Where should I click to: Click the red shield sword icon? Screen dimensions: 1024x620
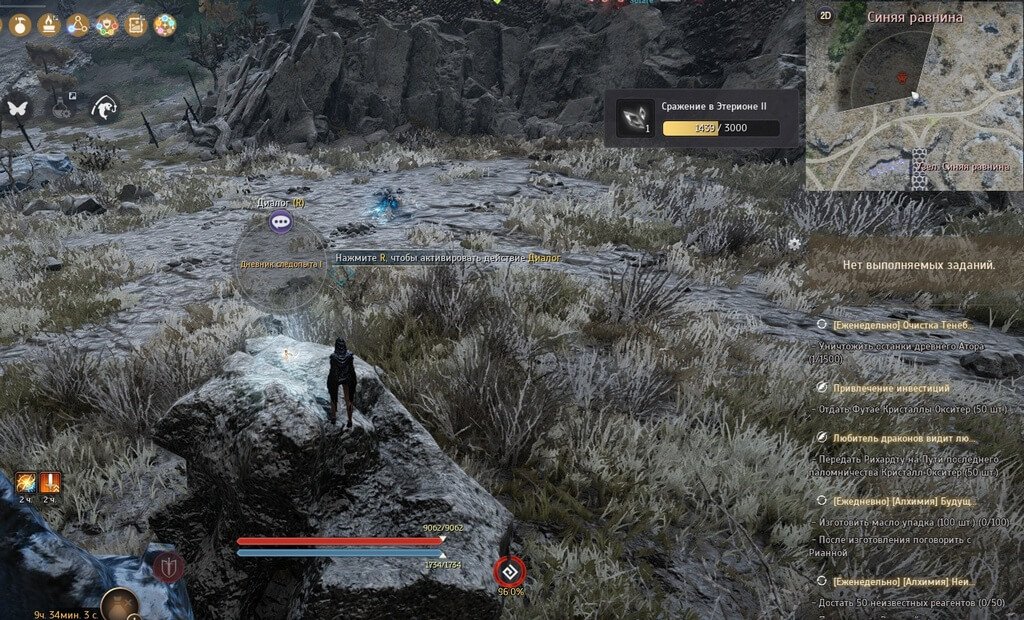pos(168,568)
